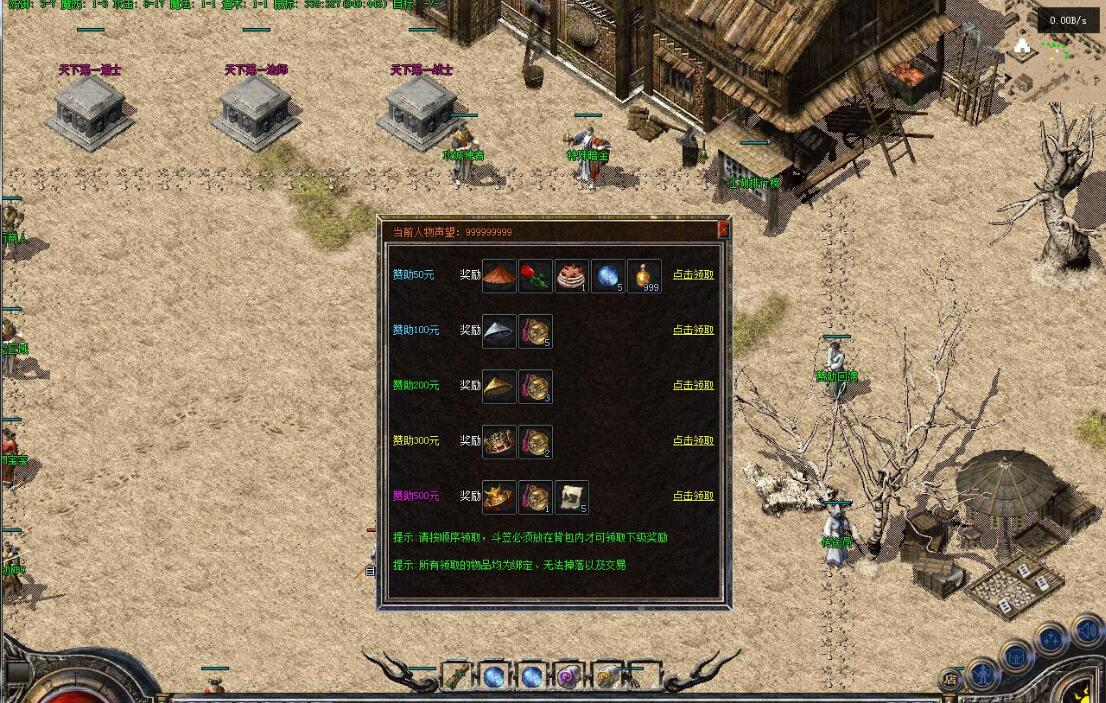Claim the 赞助500元 reward

pyautogui.click(x=693, y=496)
